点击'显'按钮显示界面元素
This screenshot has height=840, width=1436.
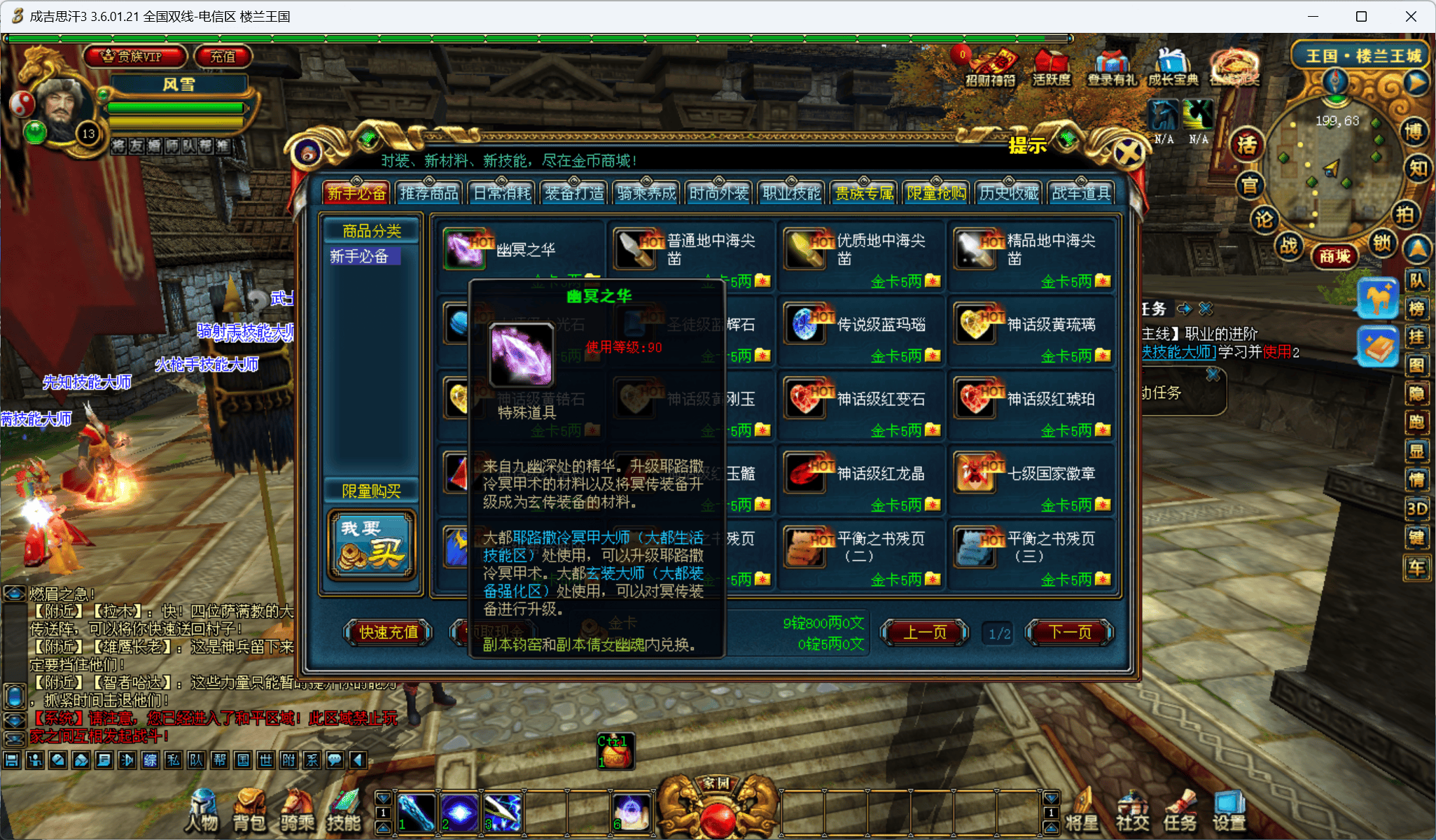tap(1418, 451)
